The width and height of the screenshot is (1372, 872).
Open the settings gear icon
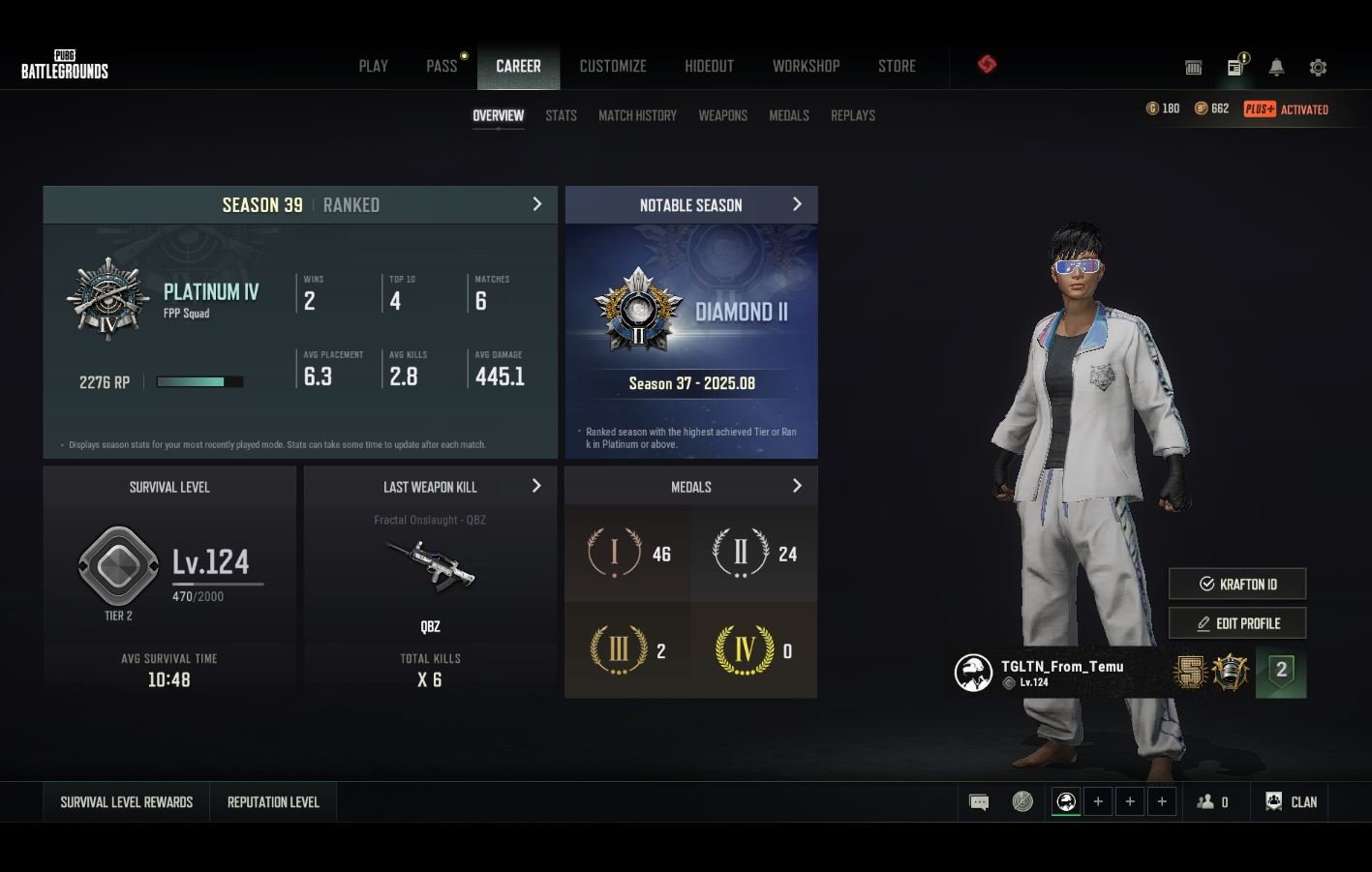click(1318, 68)
